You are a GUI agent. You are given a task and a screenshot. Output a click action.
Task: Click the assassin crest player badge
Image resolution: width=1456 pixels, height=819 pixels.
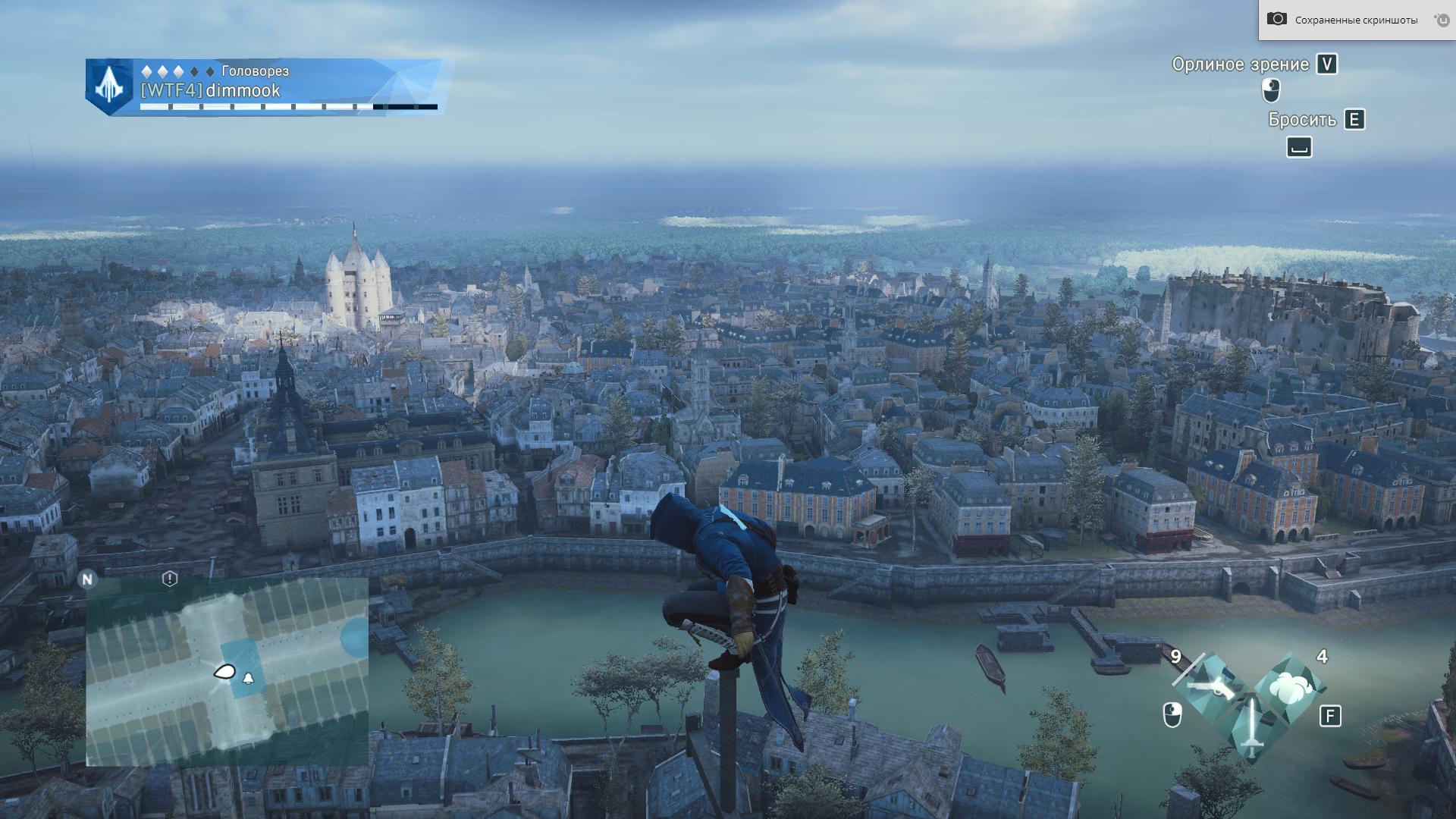(x=109, y=87)
